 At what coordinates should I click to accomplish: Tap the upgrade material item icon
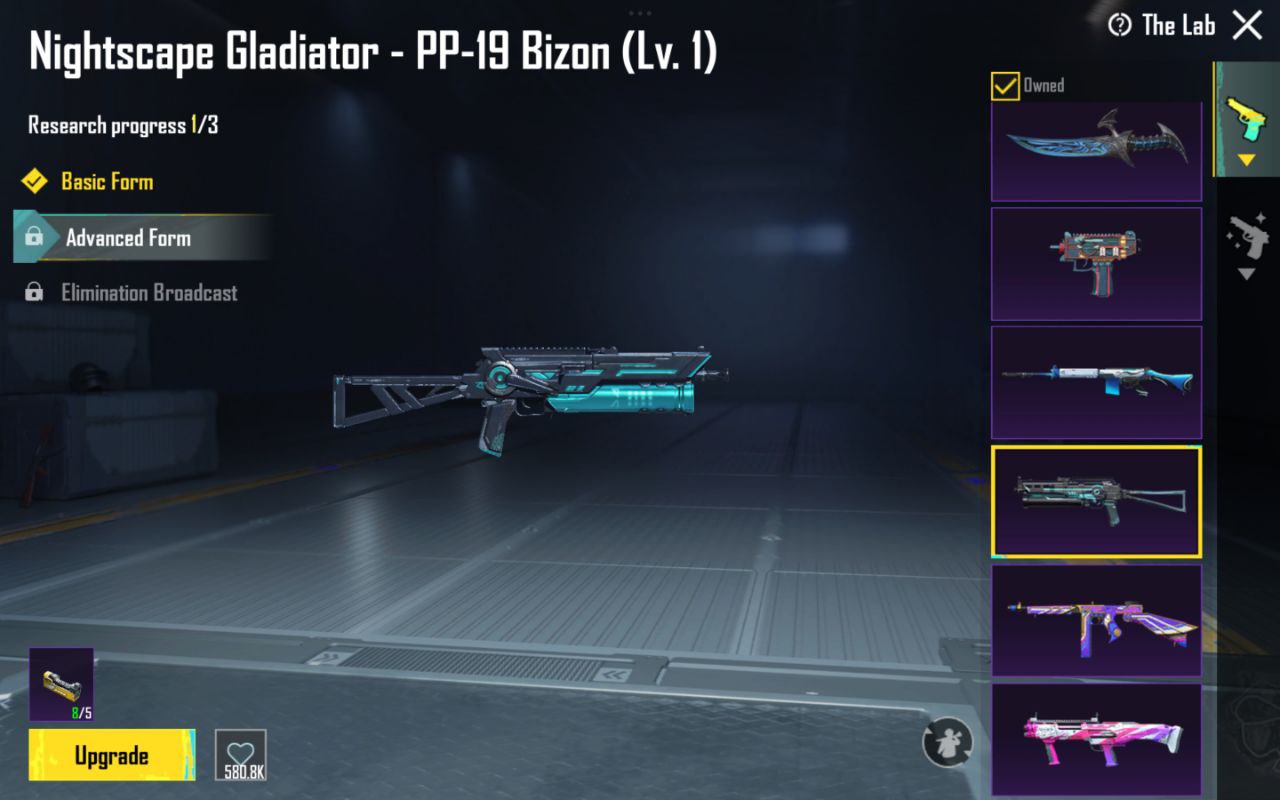[x=61, y=684]
